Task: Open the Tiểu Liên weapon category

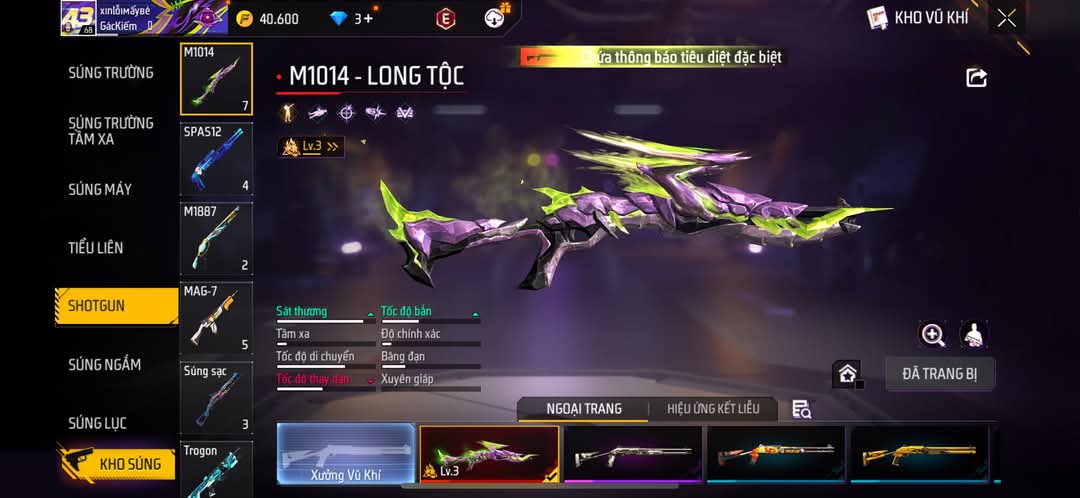Action: (x=96, y=248)
